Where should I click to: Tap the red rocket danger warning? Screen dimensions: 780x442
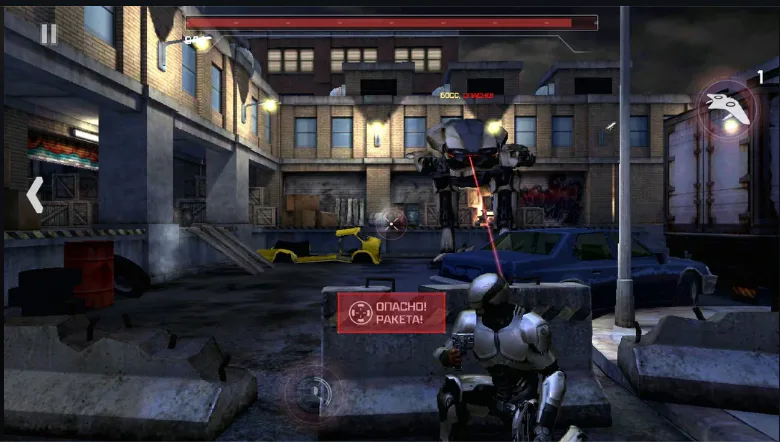[x=391, y=313]
